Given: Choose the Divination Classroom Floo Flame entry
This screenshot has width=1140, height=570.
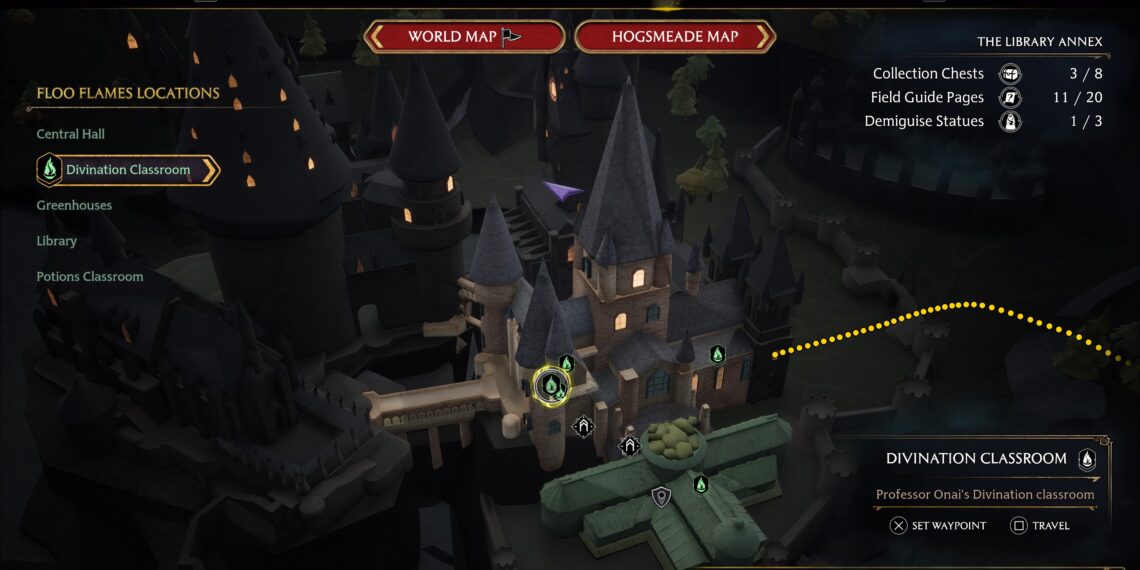Looking at the screenshot, I should [x=127, y=170].
